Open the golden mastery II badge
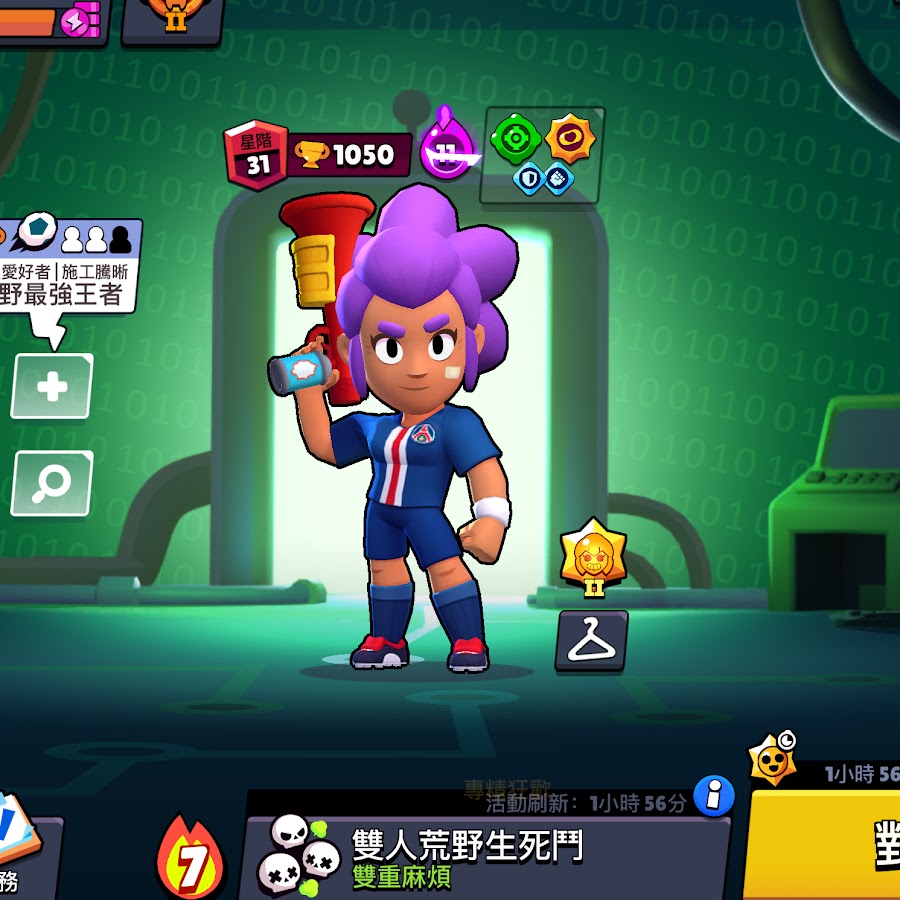This screenshot has width=900, height=900. (593, 556)
